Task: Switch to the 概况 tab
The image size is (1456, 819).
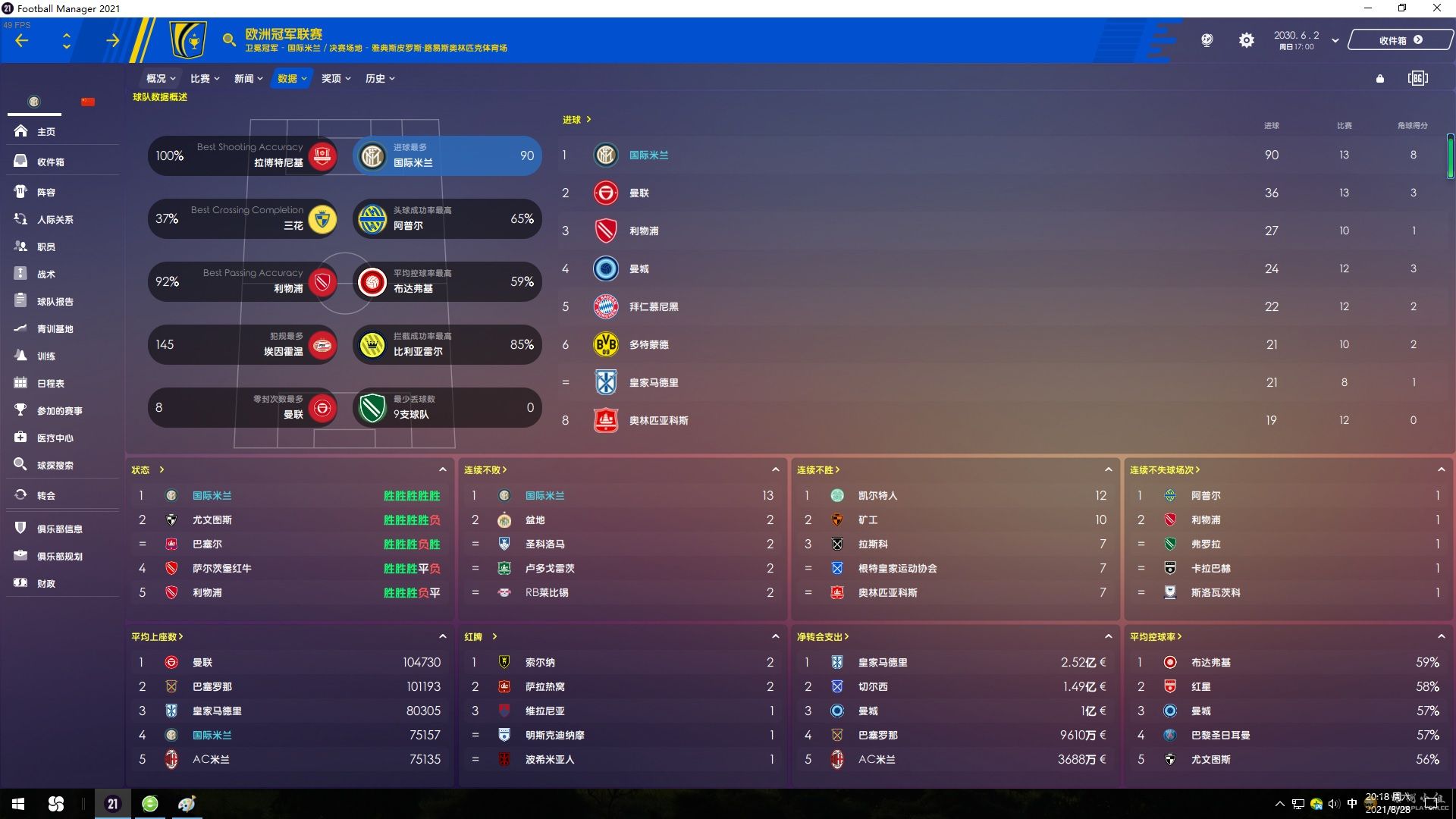Action: pos(160,79)
